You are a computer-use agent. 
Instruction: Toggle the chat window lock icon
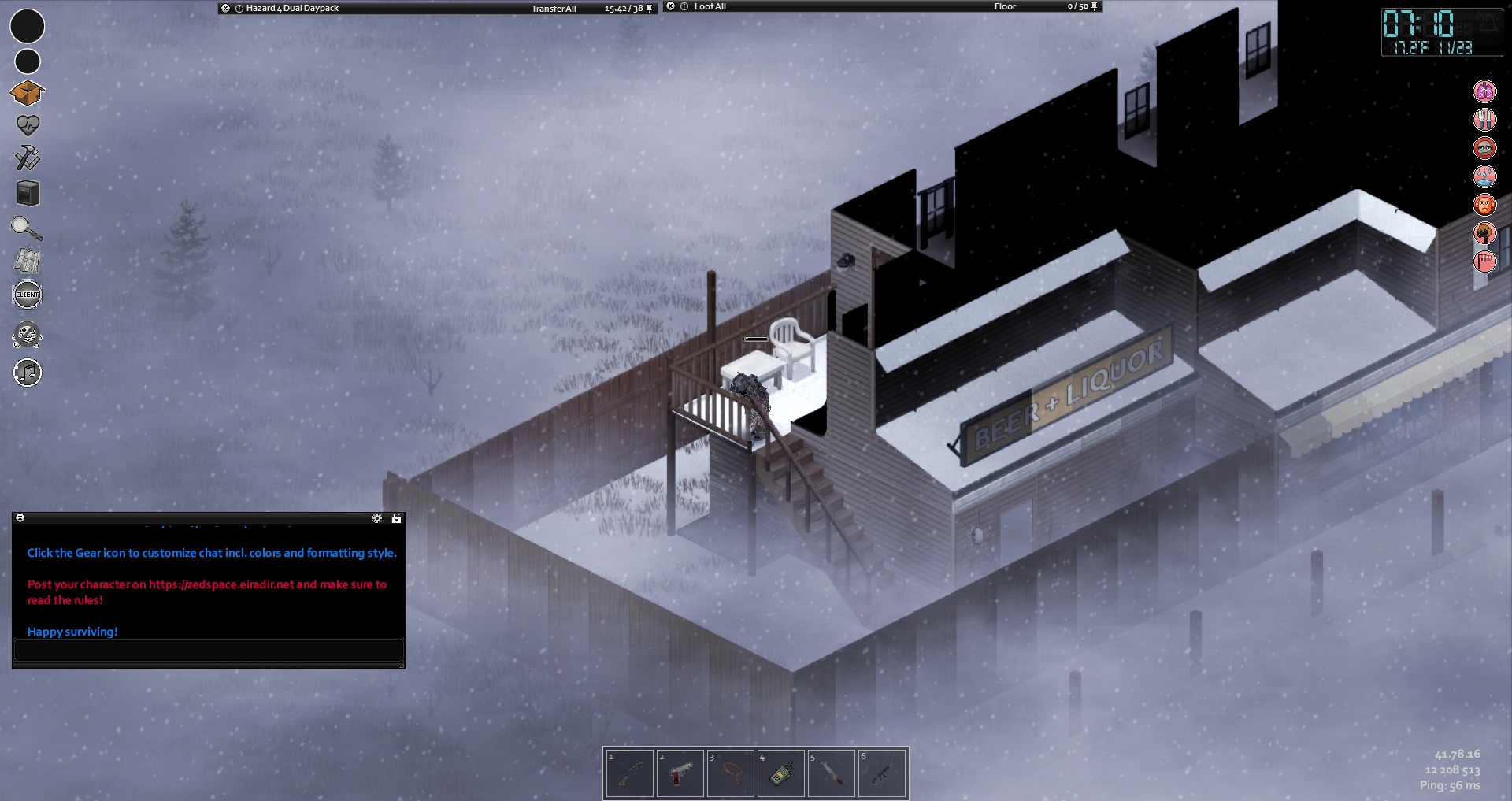[396, 518]
